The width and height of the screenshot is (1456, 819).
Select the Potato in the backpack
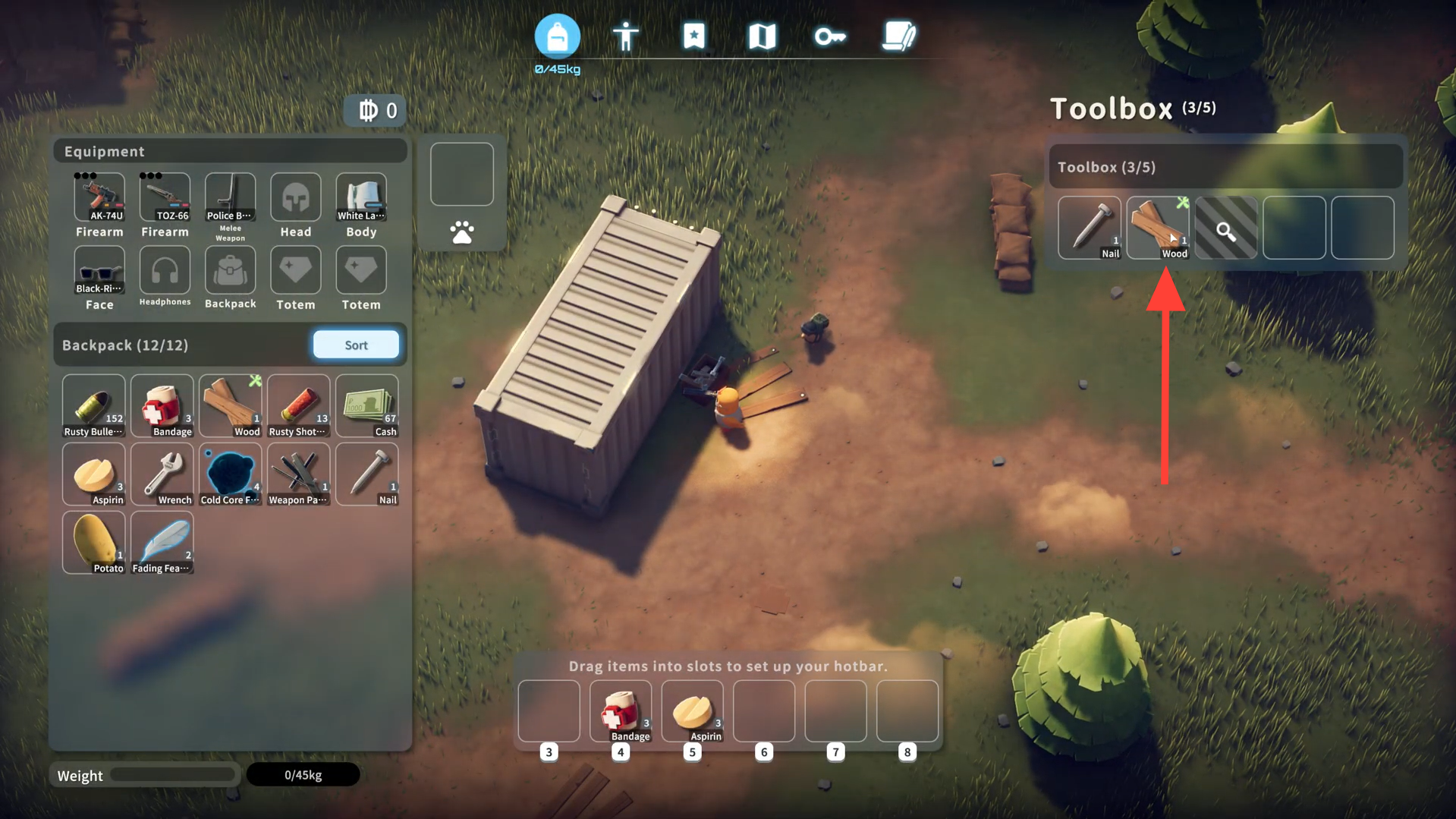(94, 543)
